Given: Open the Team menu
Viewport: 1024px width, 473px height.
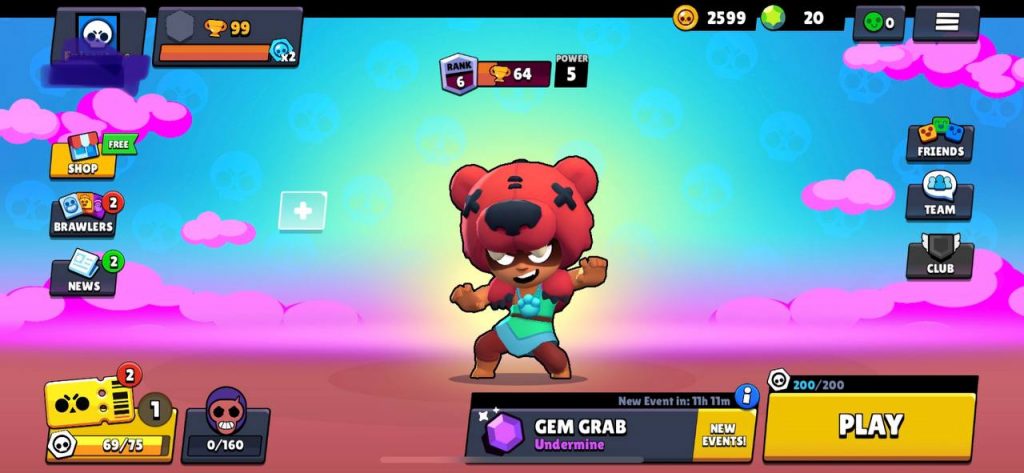Looking at the screenshot, I should click(x=939, y=196).
